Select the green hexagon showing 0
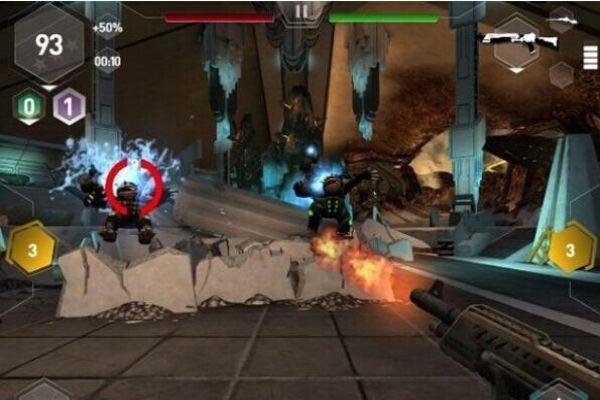 (29, 106)
